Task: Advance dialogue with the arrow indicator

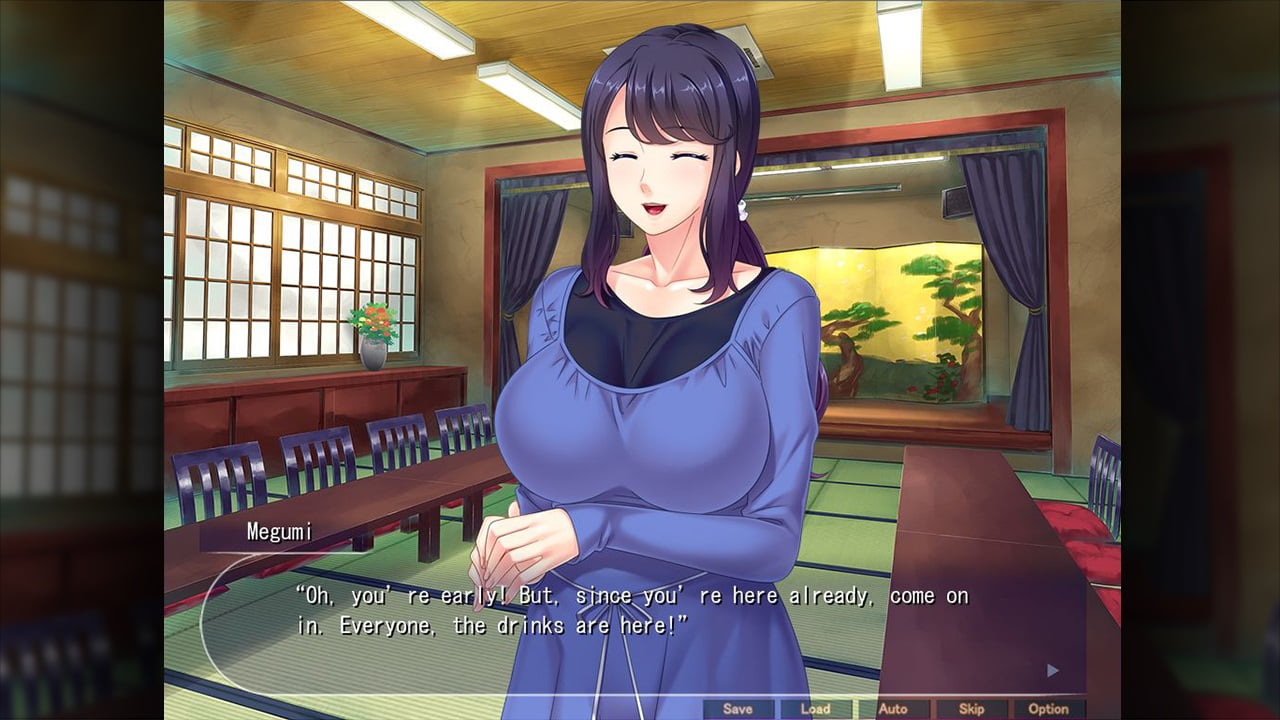Action: click(1052, 670)
